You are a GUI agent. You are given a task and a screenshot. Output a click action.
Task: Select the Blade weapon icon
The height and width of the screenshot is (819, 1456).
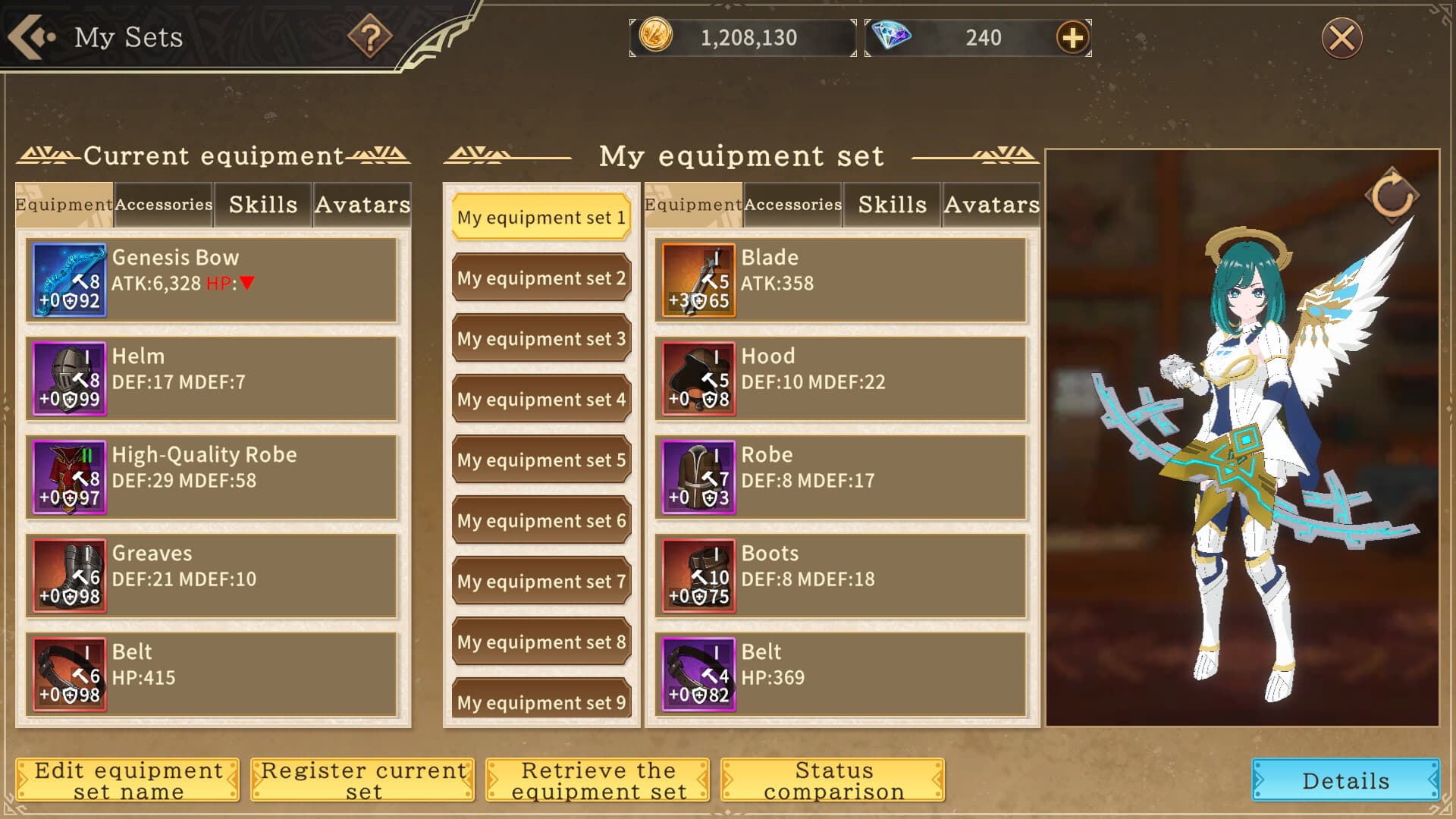point(698,279)
